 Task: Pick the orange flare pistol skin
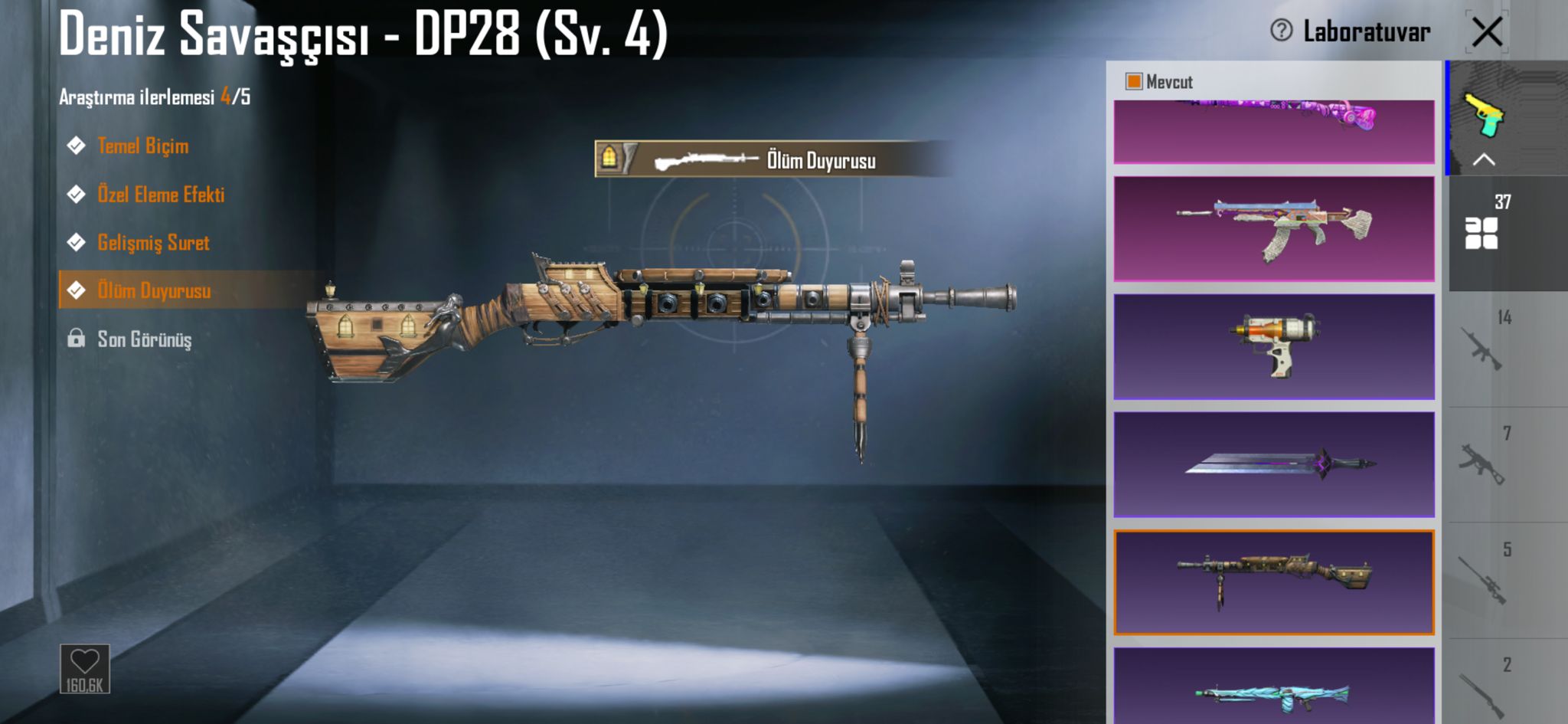pyautogui.click(x=1274, y=346)
